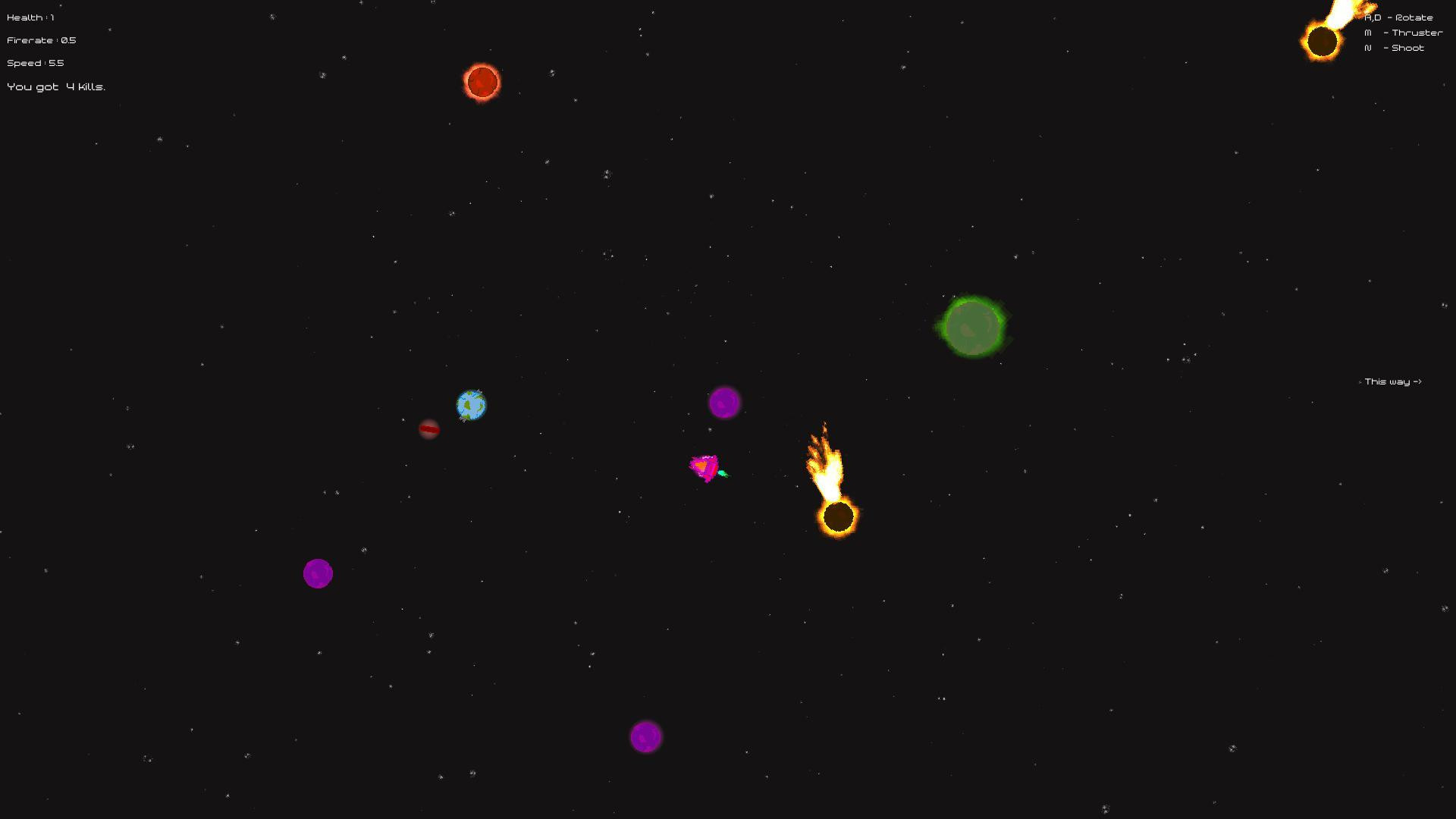
Task: Click the purple asteroid on the left side
Action: (x=318, y=573)
